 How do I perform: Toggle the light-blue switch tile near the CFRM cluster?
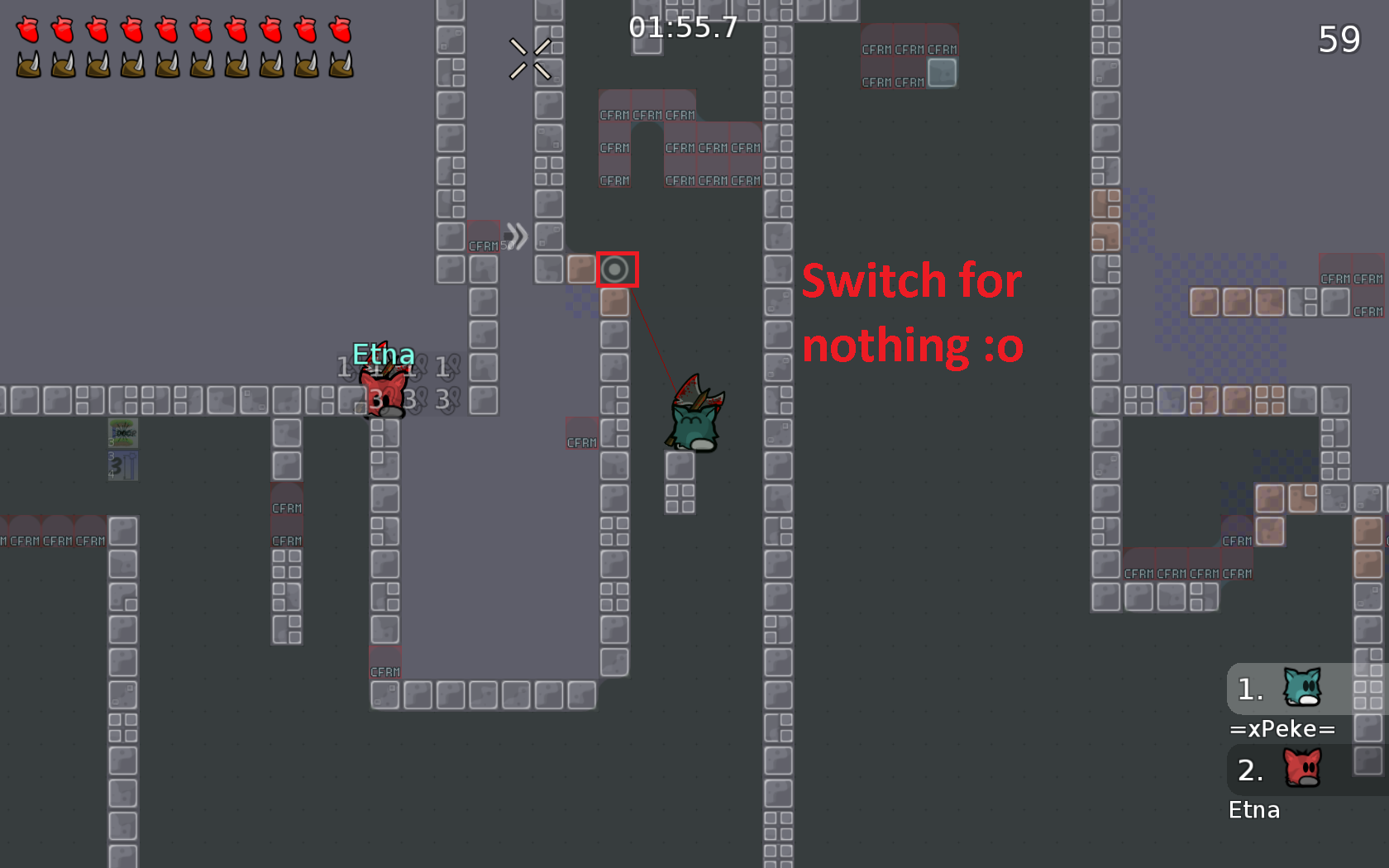pos(943,73)
